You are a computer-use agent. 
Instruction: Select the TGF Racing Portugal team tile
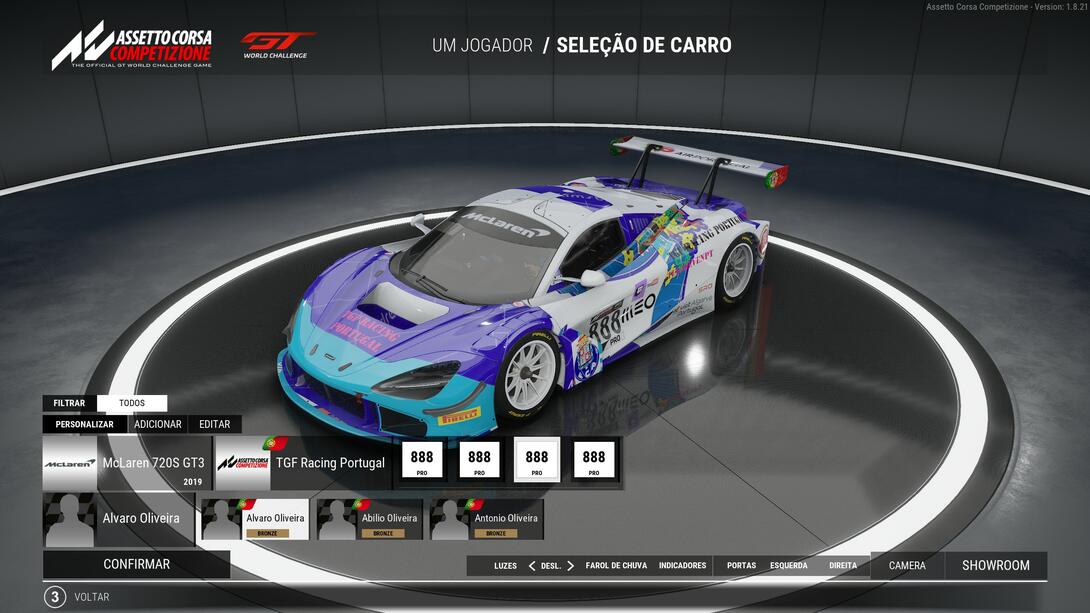[x=302, y=463]
